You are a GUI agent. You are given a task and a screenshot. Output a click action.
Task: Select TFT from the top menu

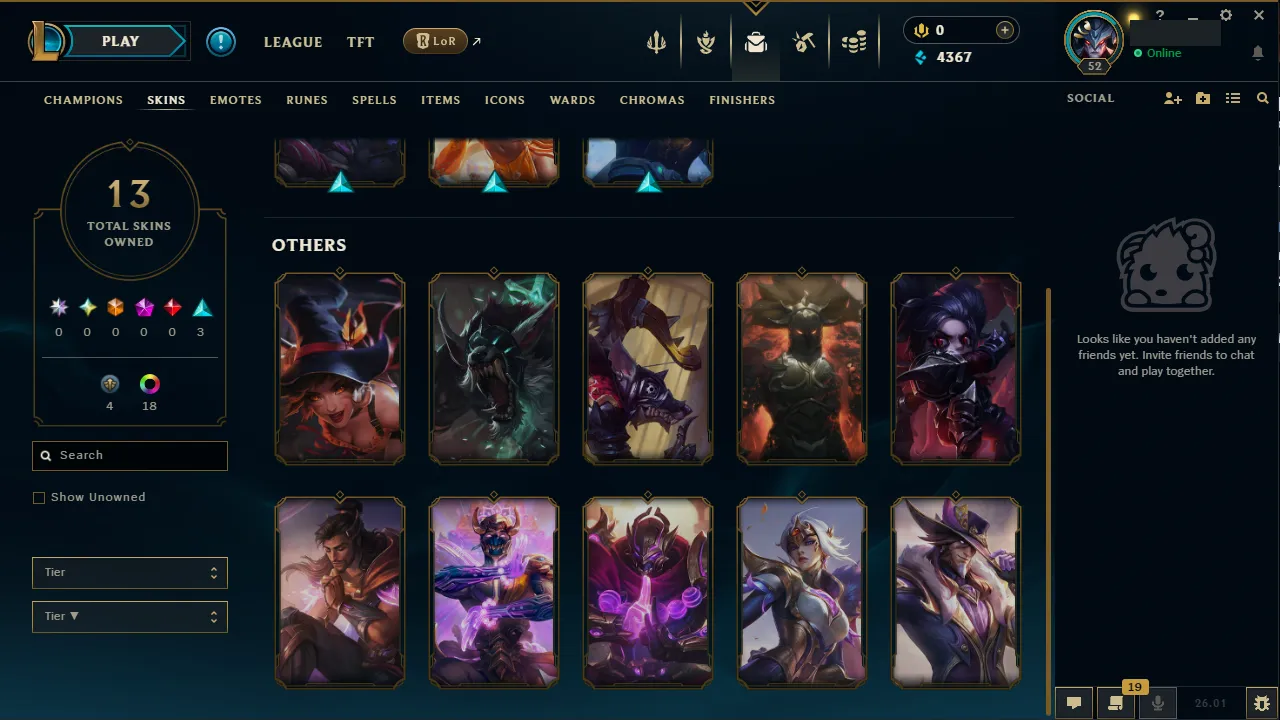point(360,42)
